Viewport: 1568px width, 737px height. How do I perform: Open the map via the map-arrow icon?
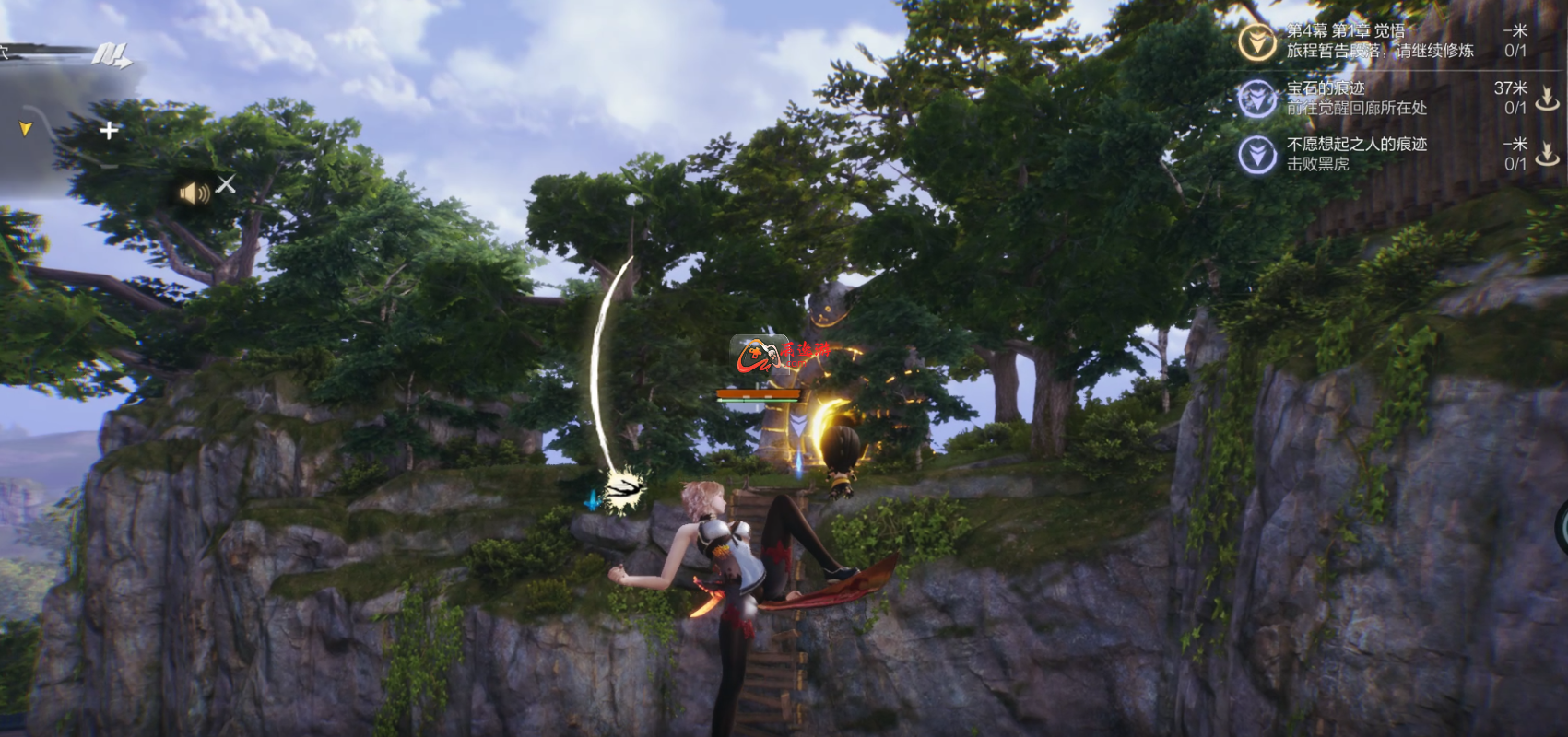(x=111, y=55)
